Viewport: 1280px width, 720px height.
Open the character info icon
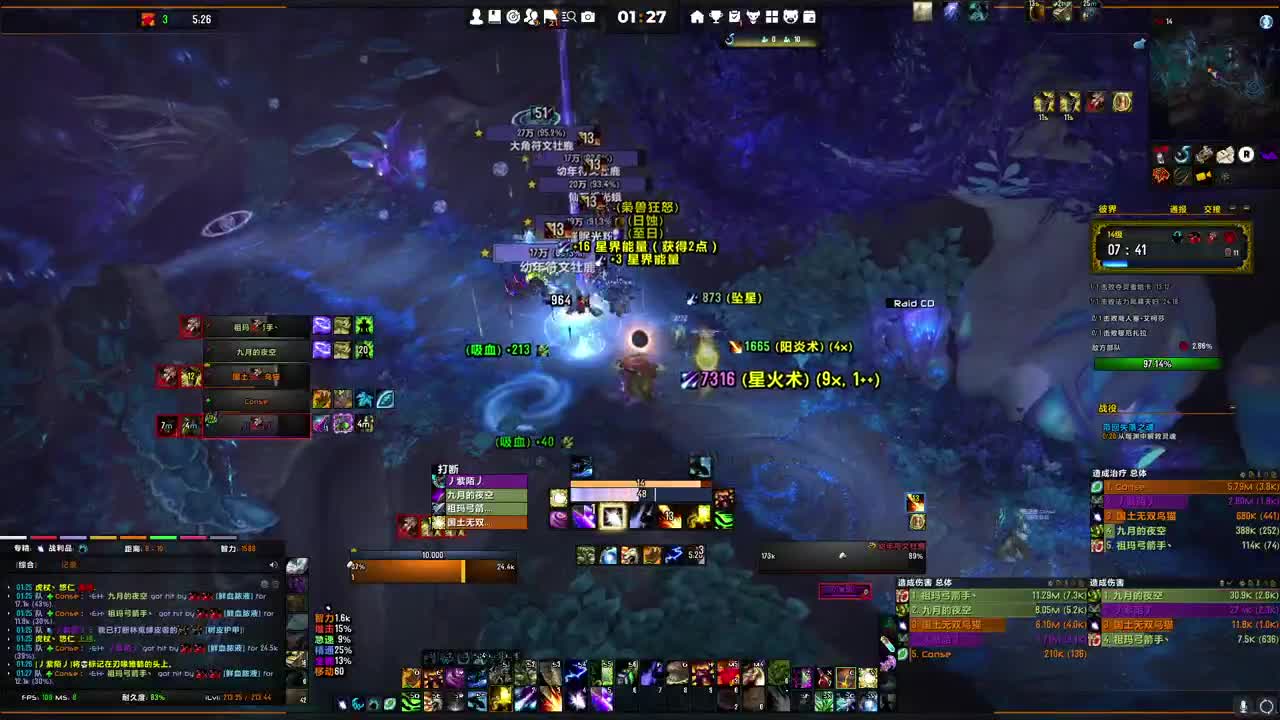pyautogui.click(x=477, y=16)
